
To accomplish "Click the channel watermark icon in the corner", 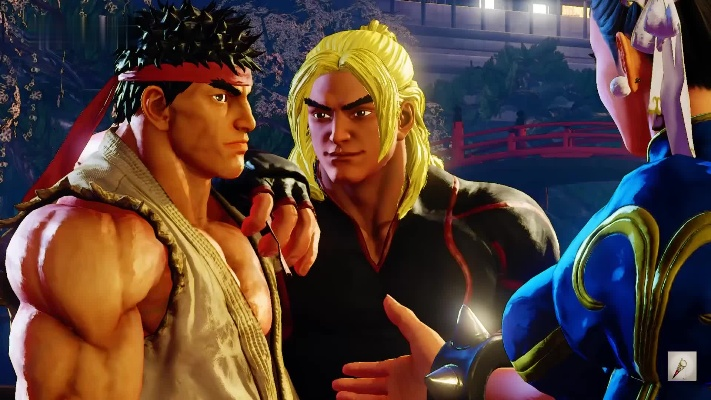I will [682, 366].
